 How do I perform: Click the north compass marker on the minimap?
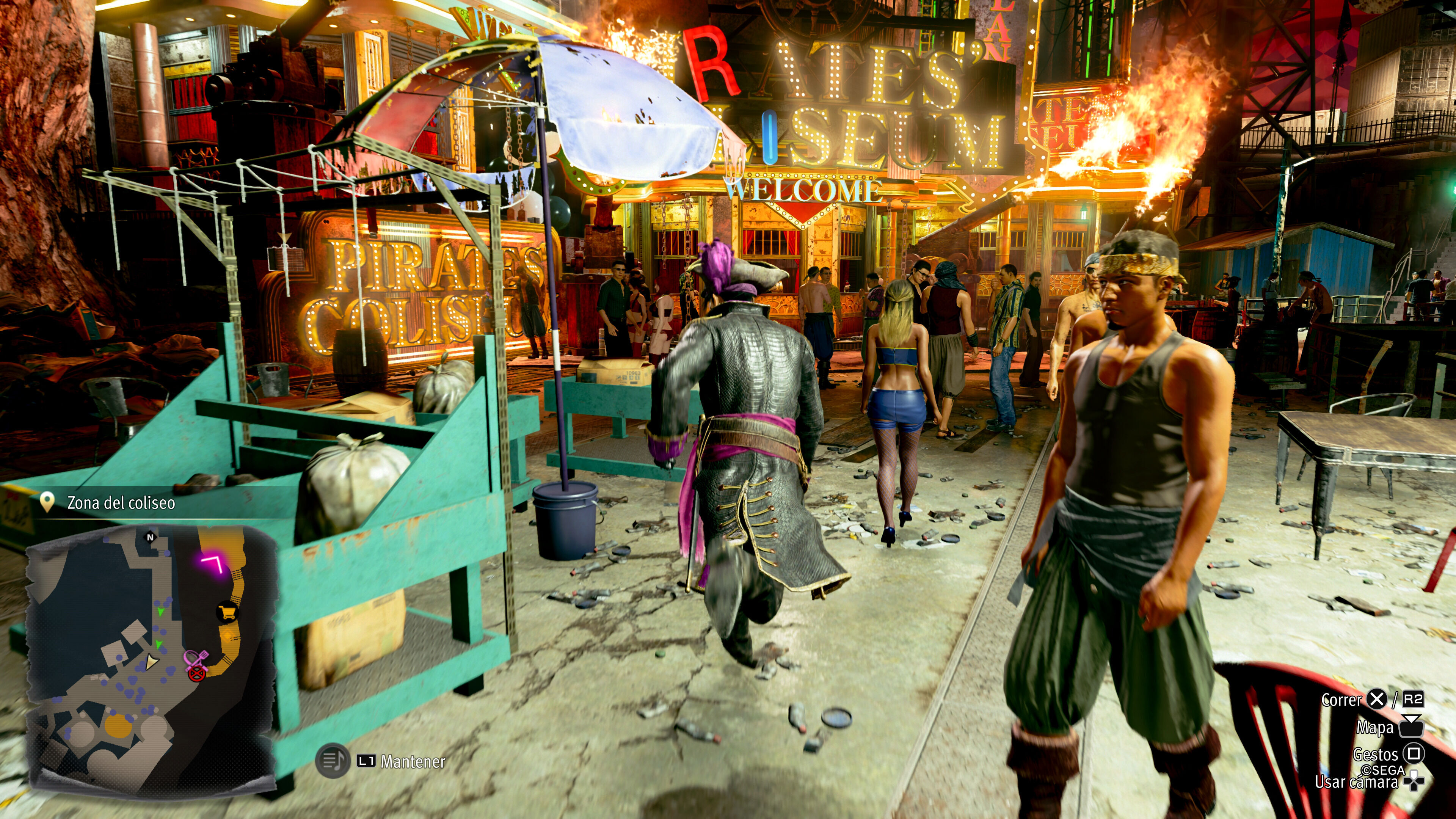coord(151,538)
